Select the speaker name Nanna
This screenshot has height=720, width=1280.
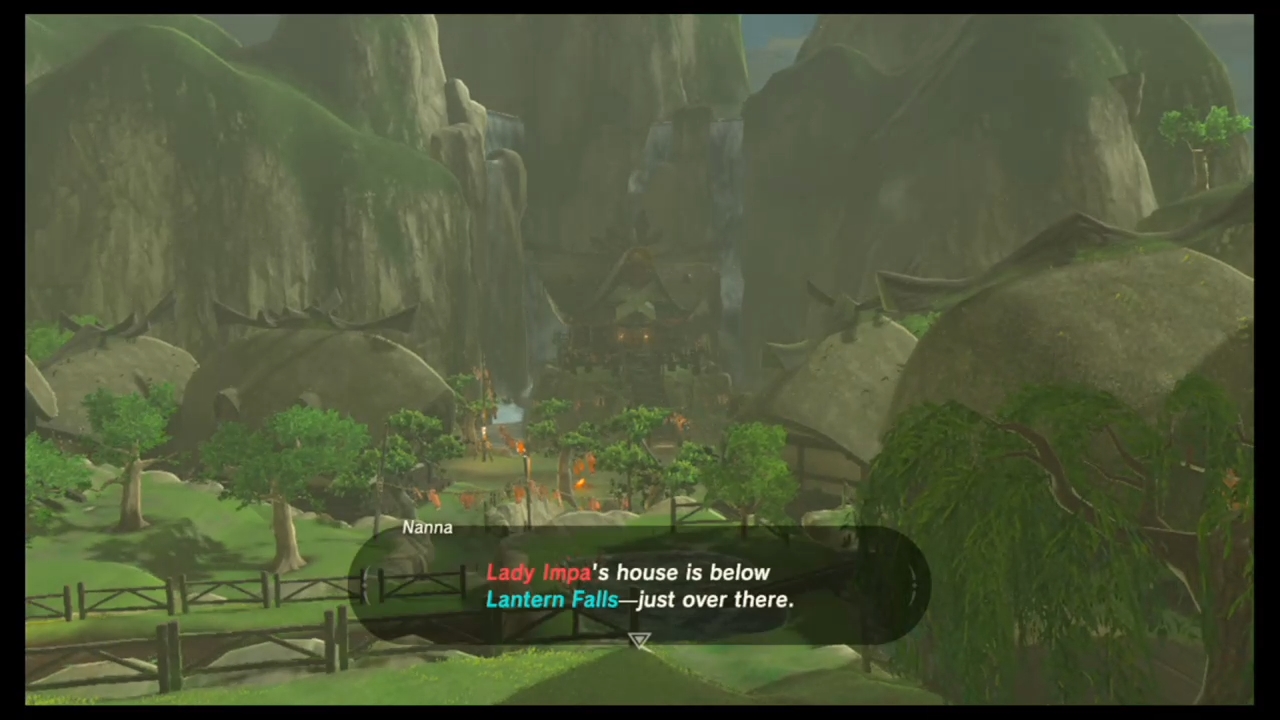(x=427, y=527)
